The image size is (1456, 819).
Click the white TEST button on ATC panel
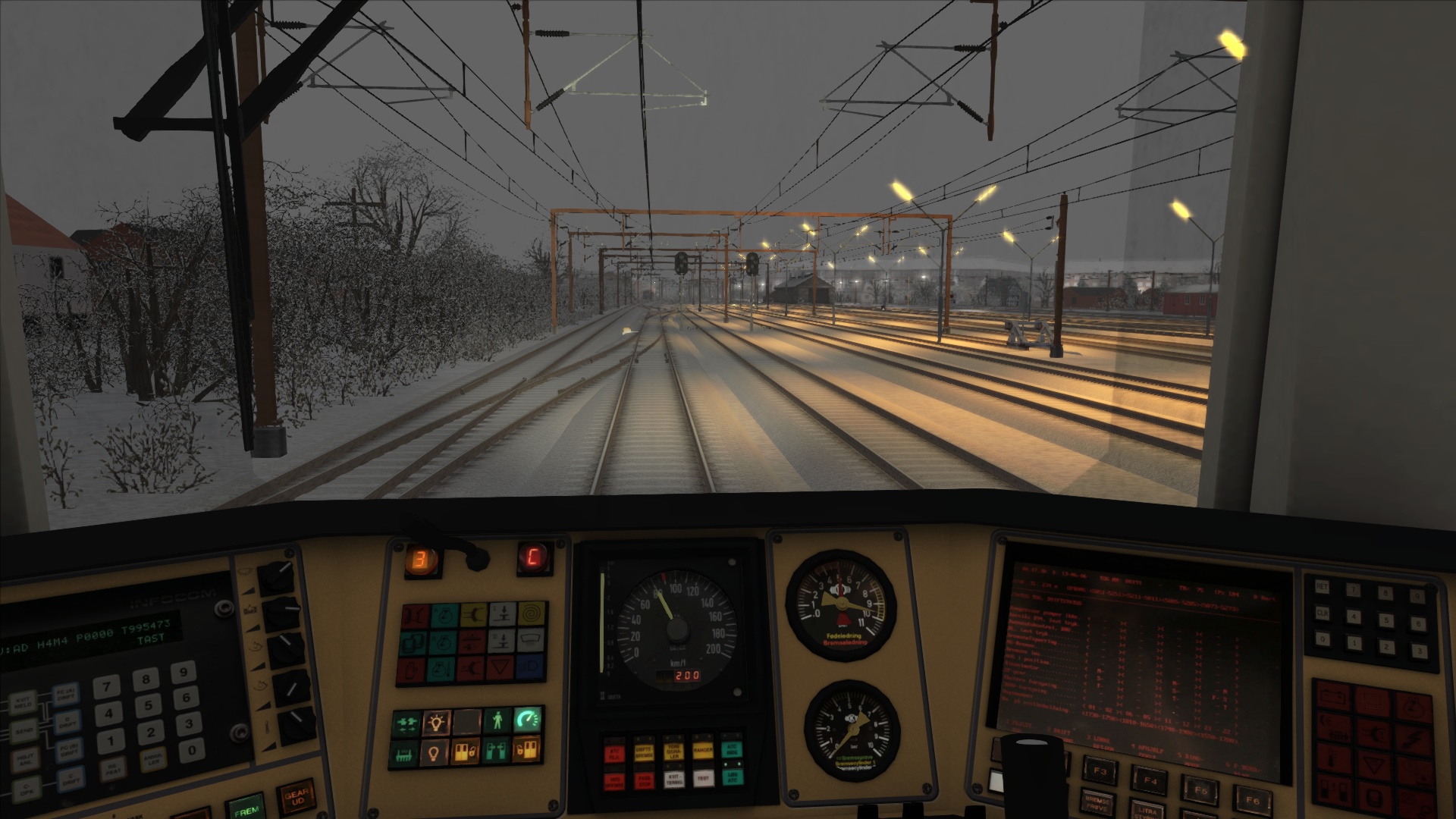pyautogui.click(x=704, y=778)
